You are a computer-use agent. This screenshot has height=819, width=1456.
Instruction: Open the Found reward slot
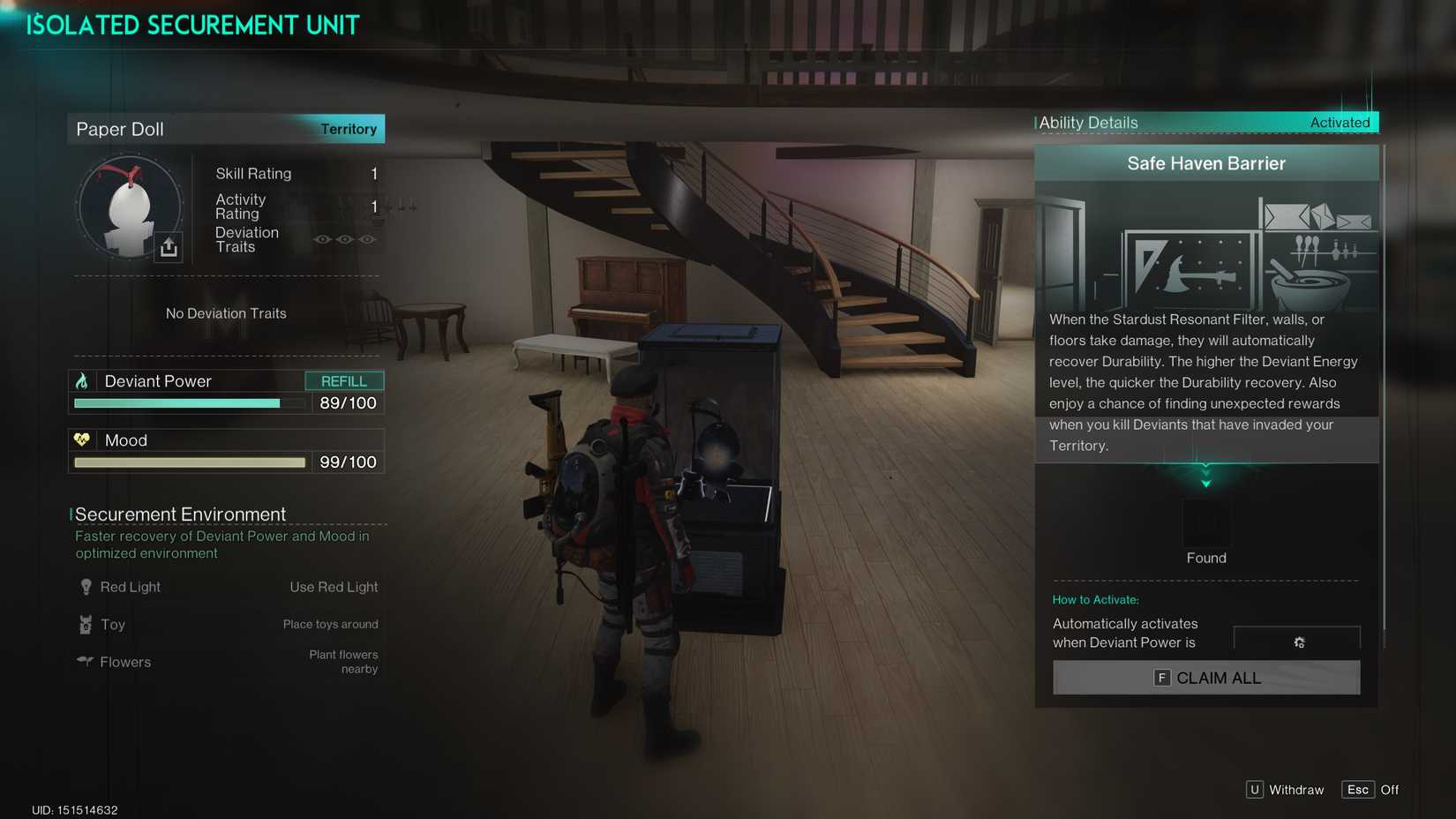point(1205,522)
